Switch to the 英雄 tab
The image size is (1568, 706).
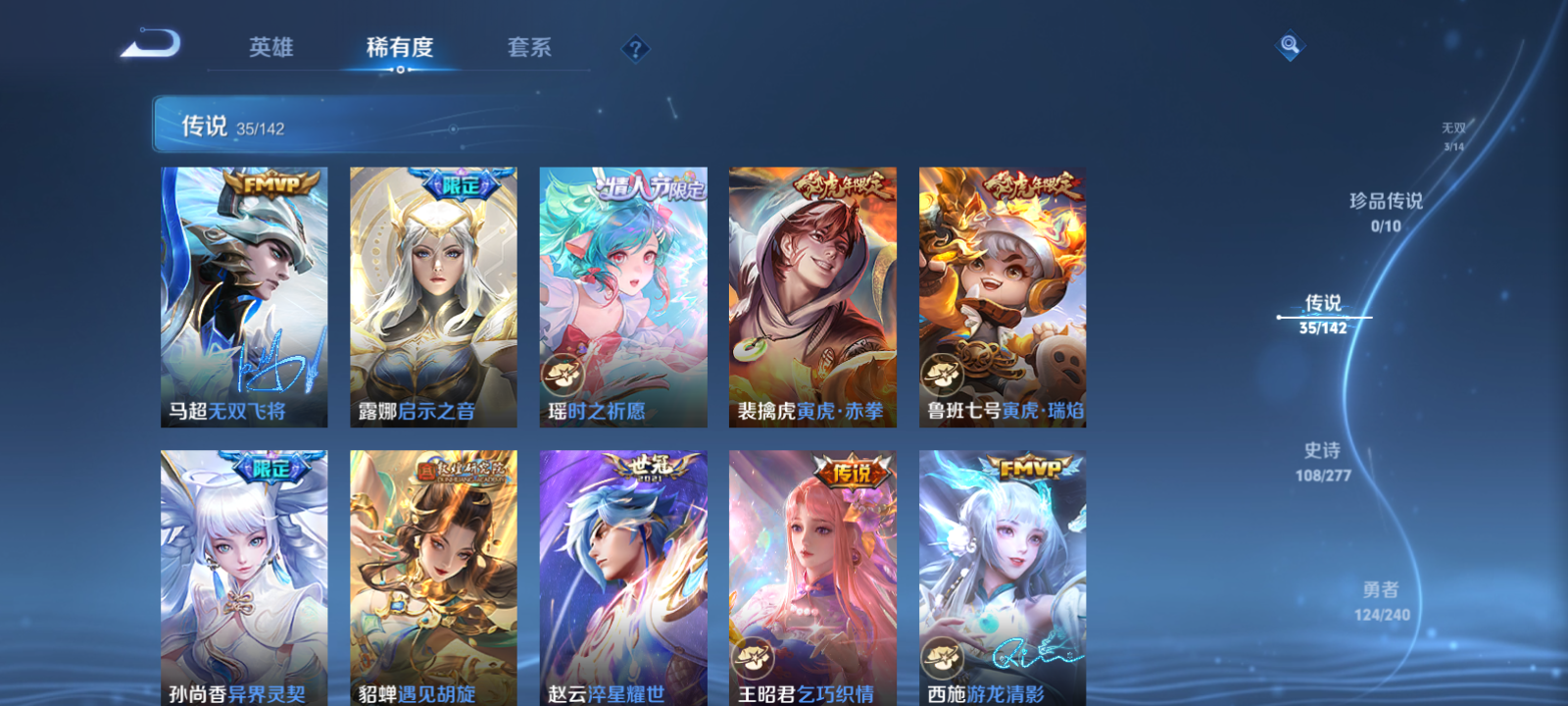[x=271, y=47]
